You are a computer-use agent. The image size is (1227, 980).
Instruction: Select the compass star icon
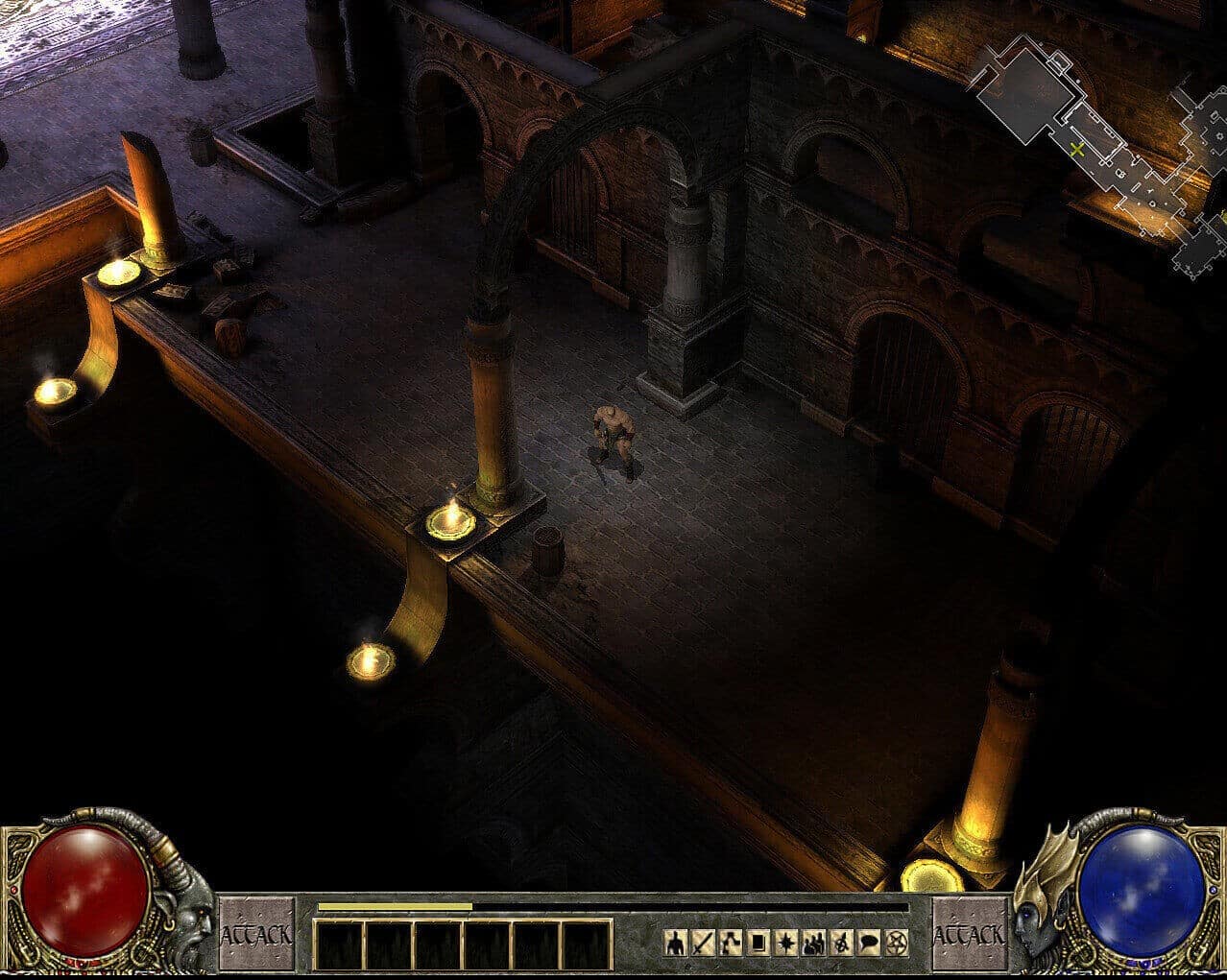[786, 943]
